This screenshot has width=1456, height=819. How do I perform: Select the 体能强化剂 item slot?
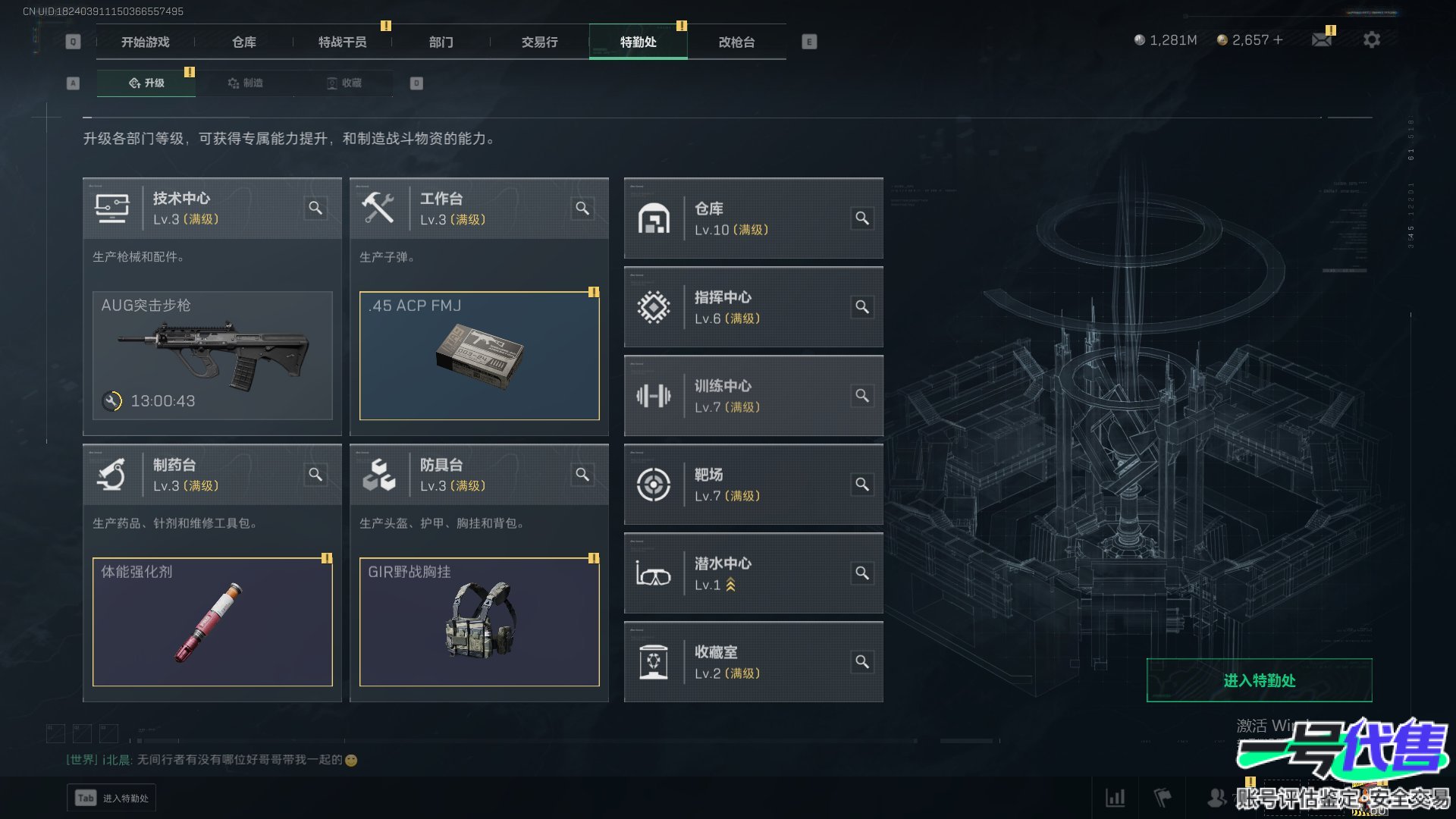coord(212,622)
